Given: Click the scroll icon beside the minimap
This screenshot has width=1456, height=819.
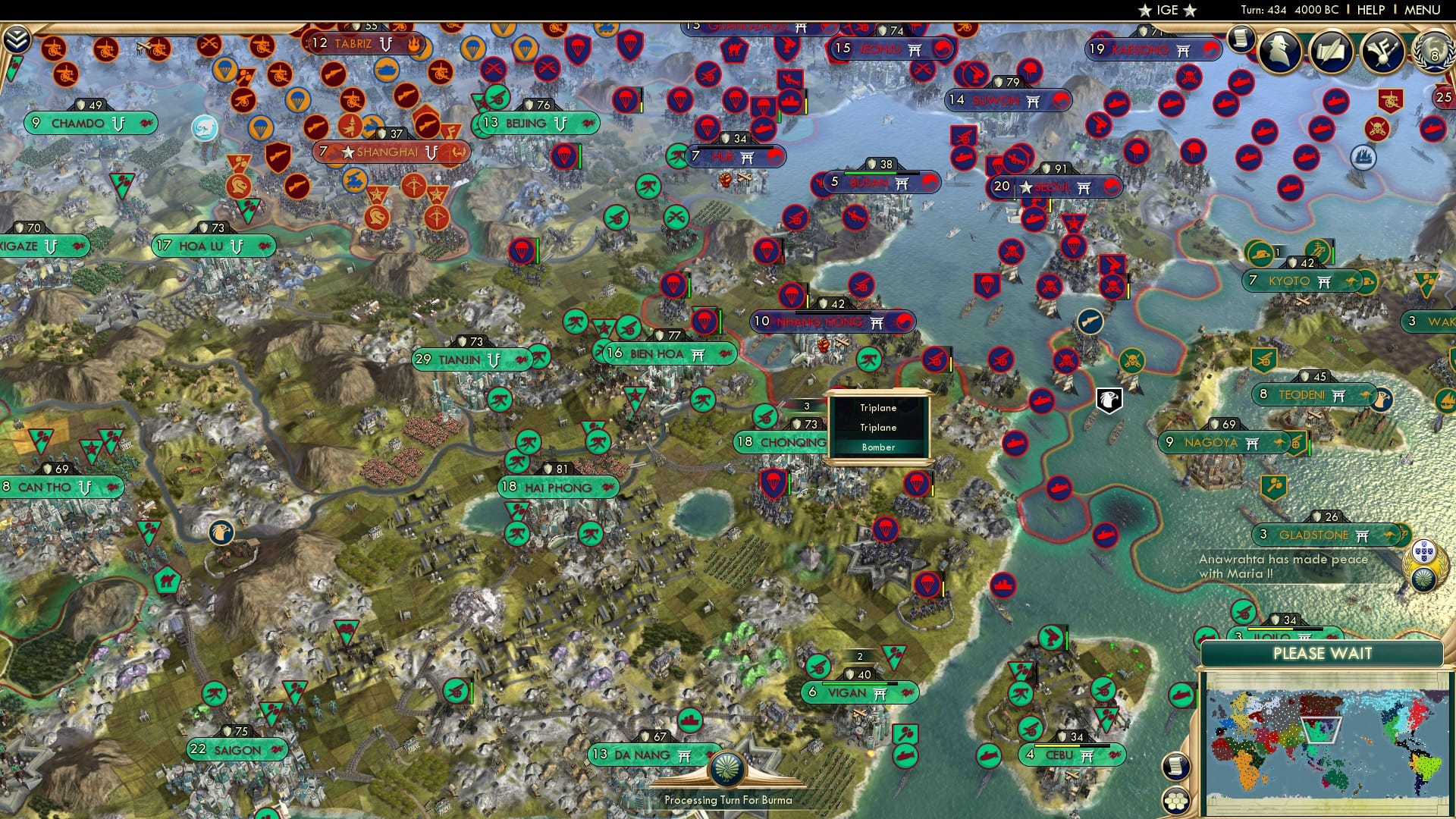Looking at the screenshot, I should [x=1175, y=767].
